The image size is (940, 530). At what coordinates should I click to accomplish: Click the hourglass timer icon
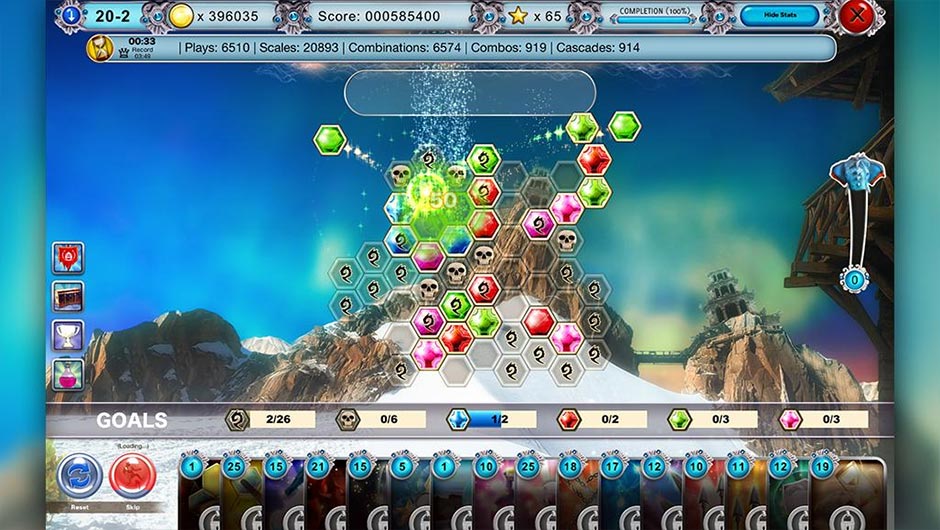click(x=100, y=48)
